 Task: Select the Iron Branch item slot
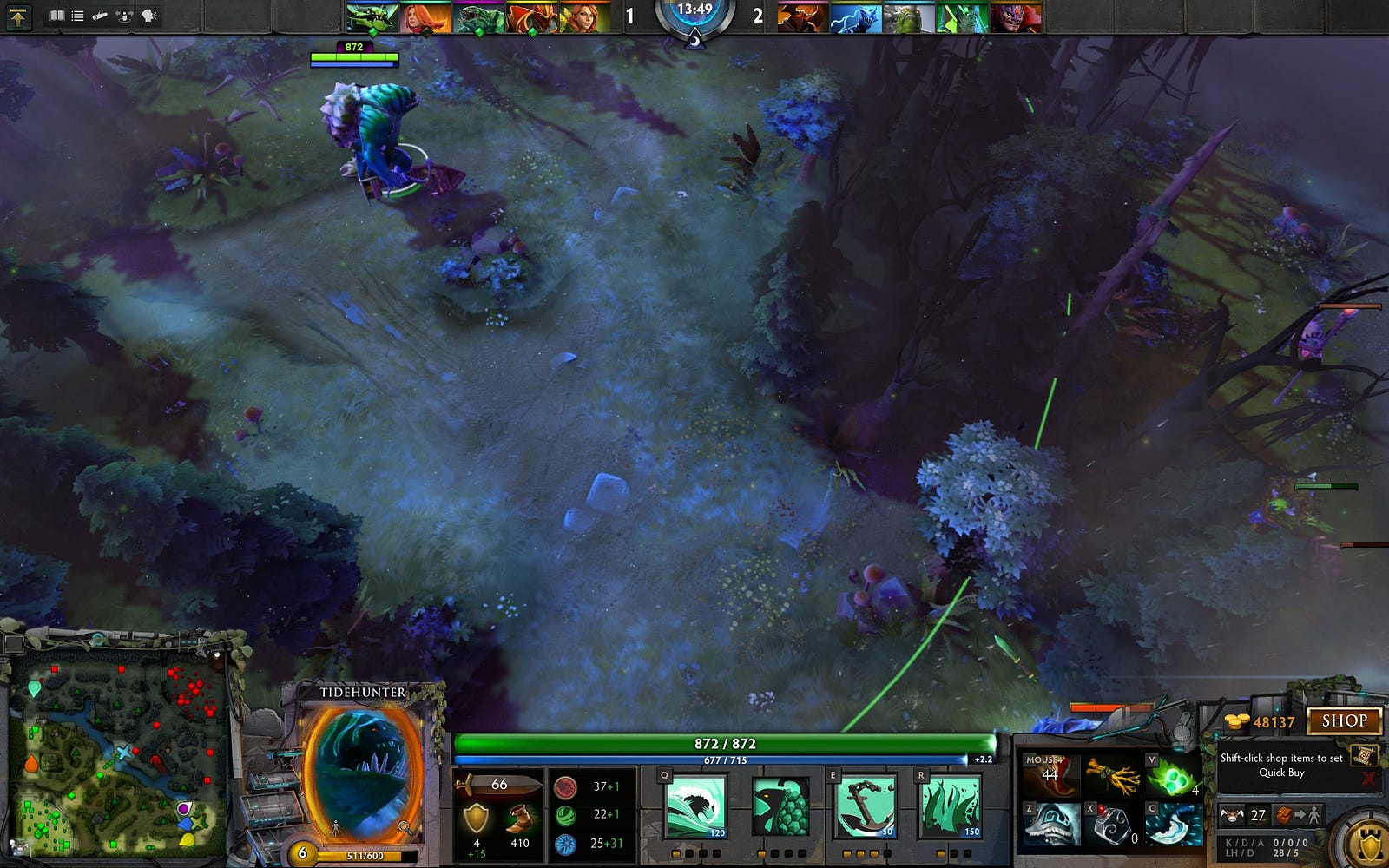tap(1112, 775)
